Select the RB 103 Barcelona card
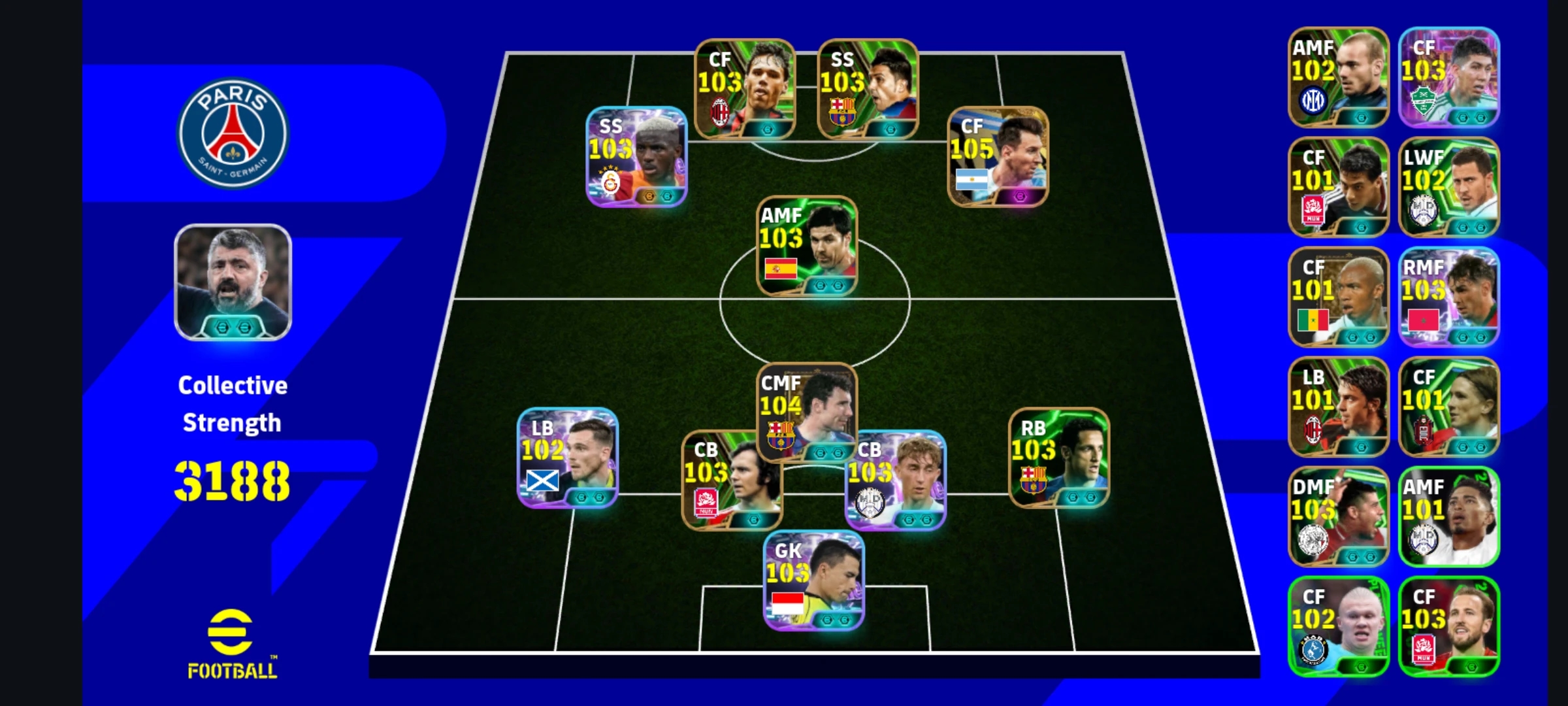 click(1058, 458)
